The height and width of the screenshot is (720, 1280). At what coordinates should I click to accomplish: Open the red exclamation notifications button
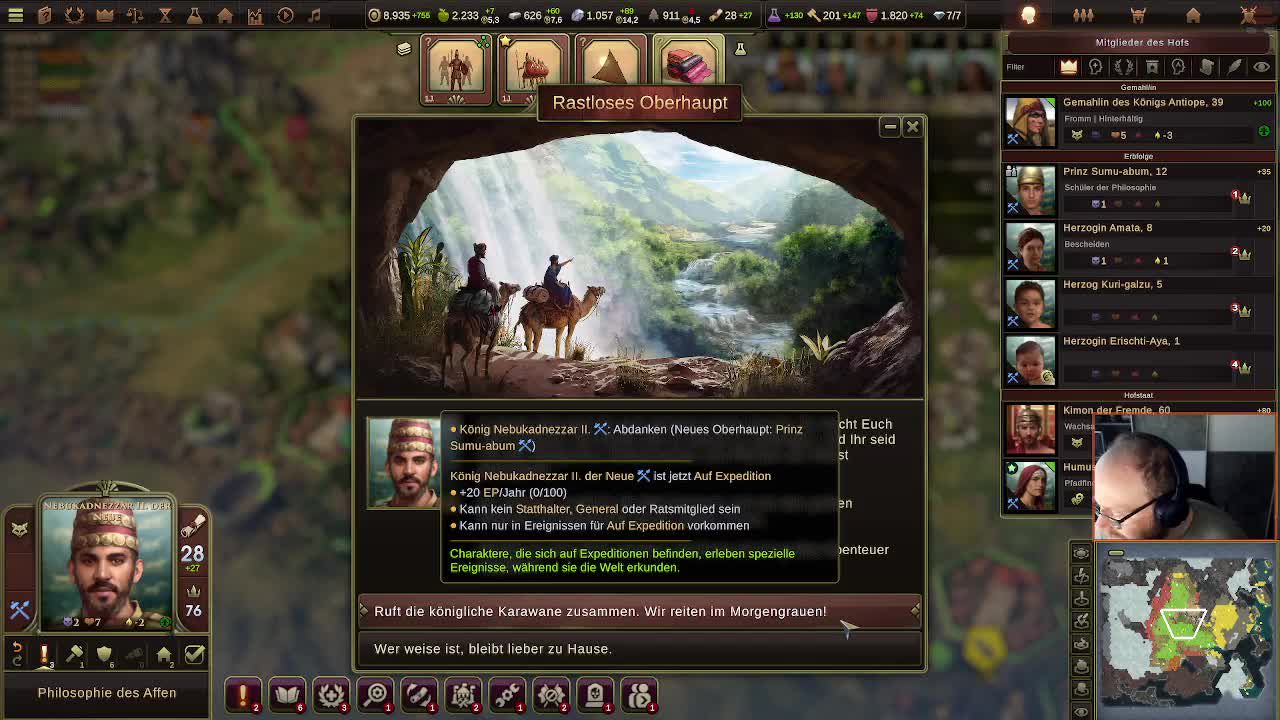tap(243, 693)
